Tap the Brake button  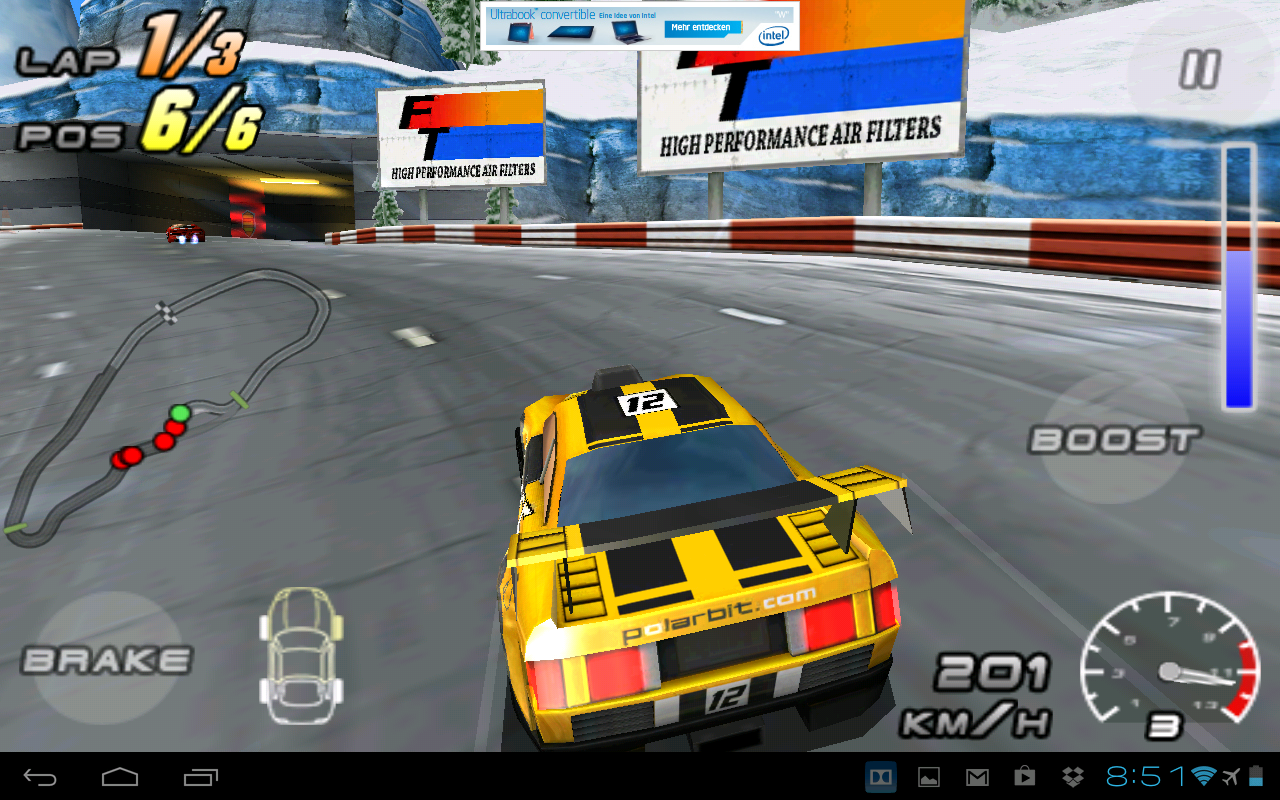pyautogui.click(x=107, y=660)
